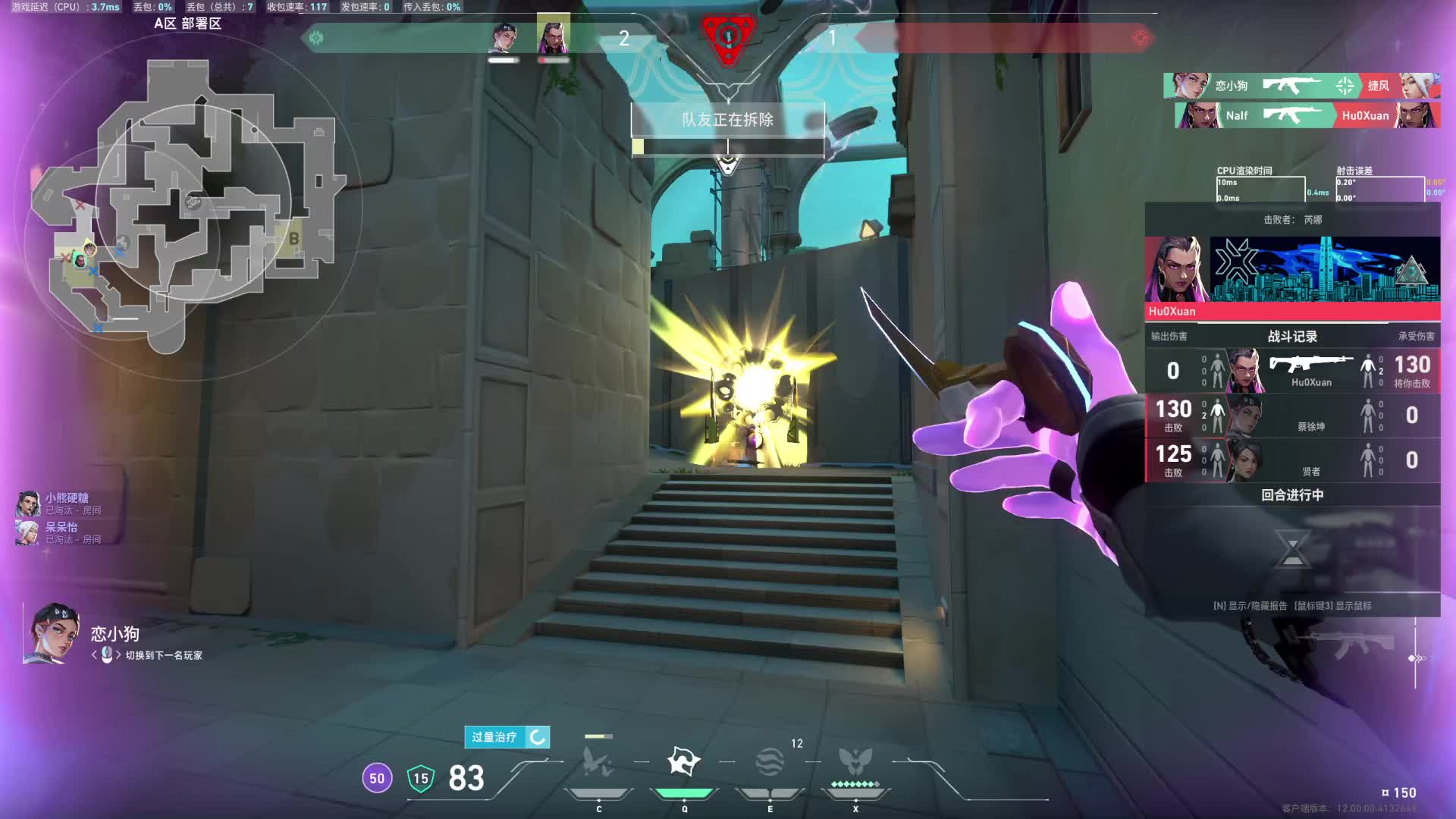Choose the E ability orb icon

[x=770, y=762]
